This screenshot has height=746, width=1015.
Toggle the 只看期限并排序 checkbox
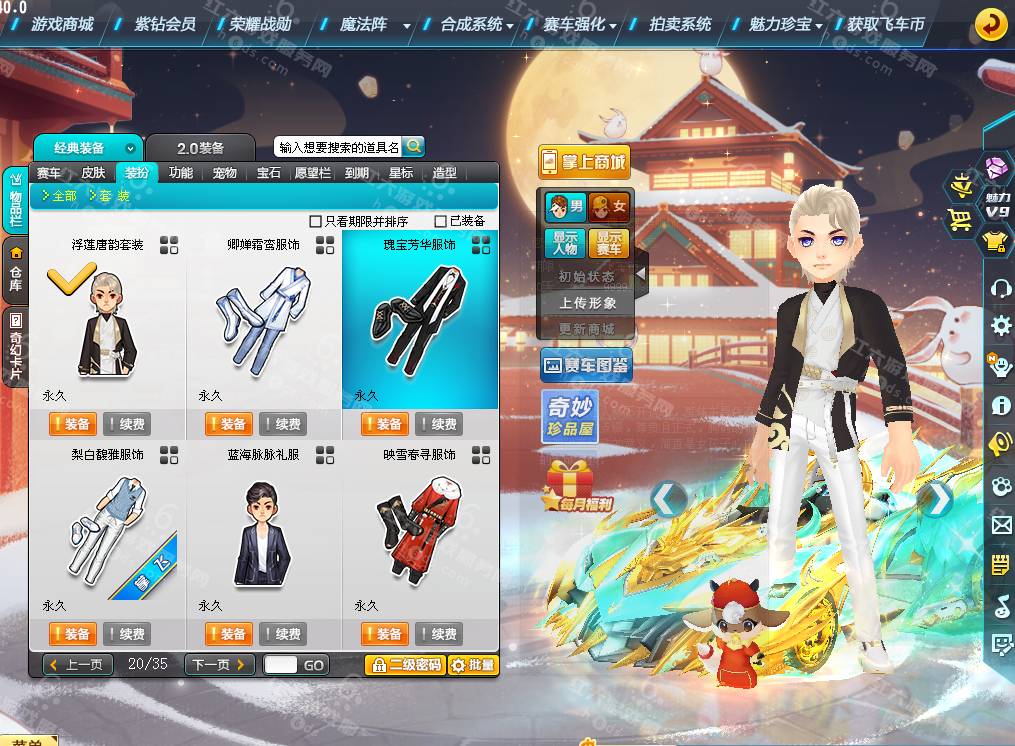316,221
